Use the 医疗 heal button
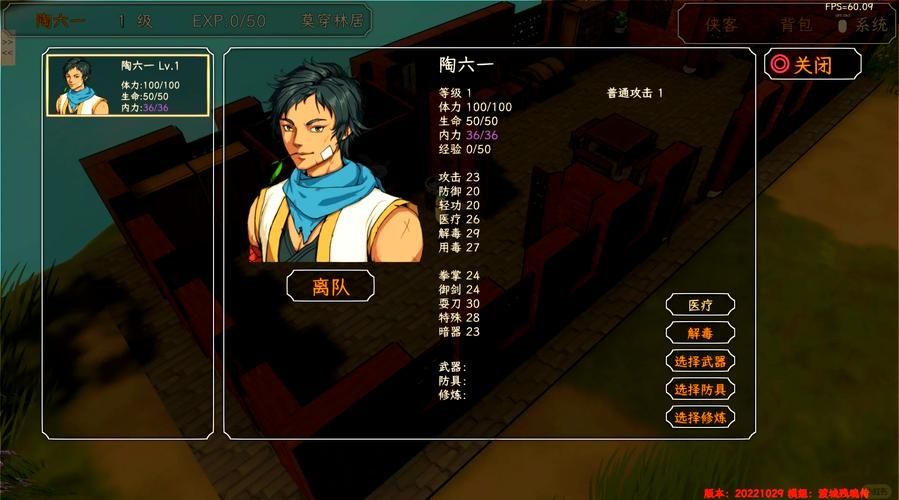The image size is (899, 500). [x=700, y=305]
